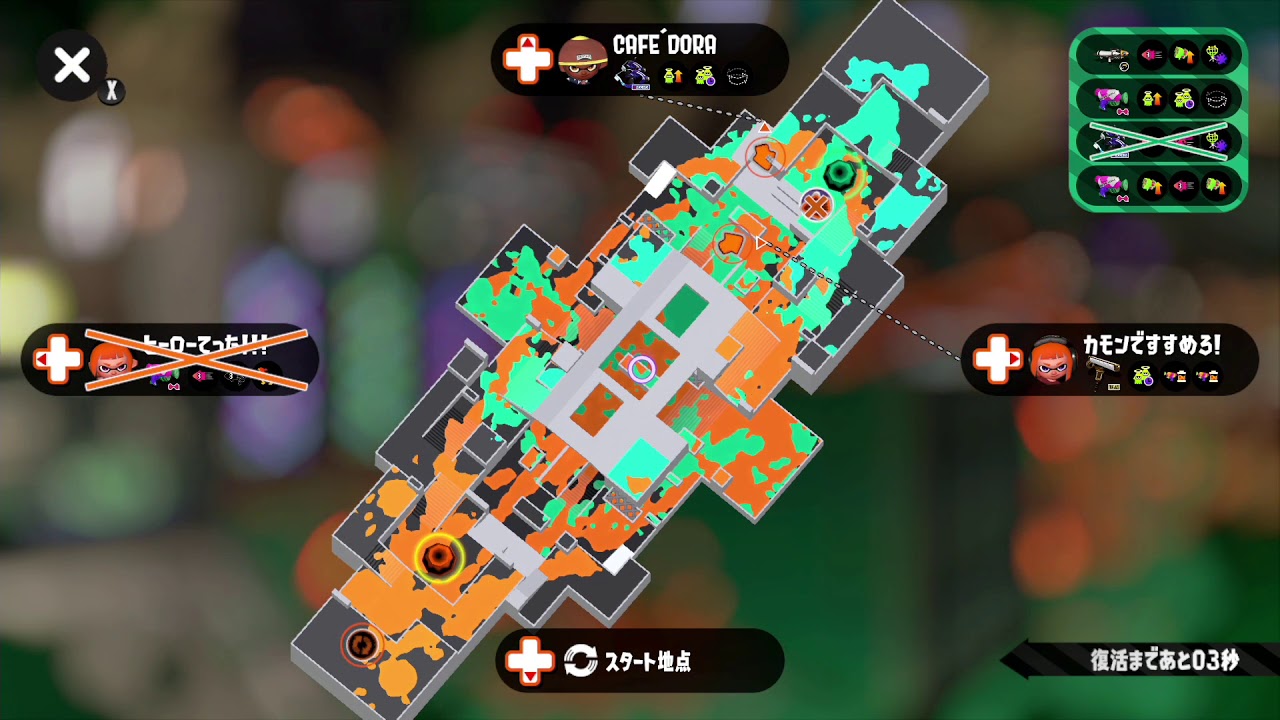
Task: Click the crossed-out weapon row in team roster
Action: (x=1160, y=141)
